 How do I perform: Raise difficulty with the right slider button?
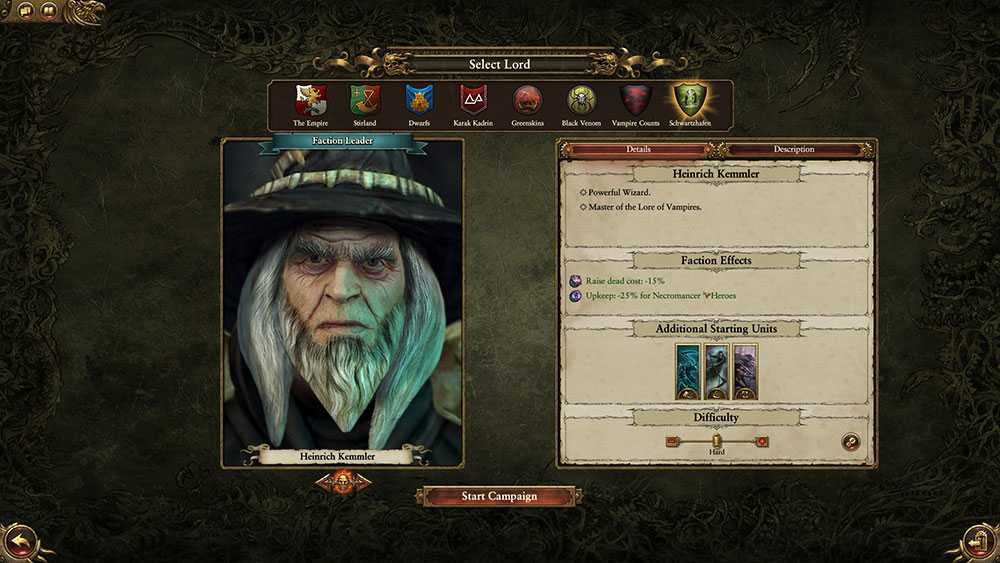[x=762, y=440]
